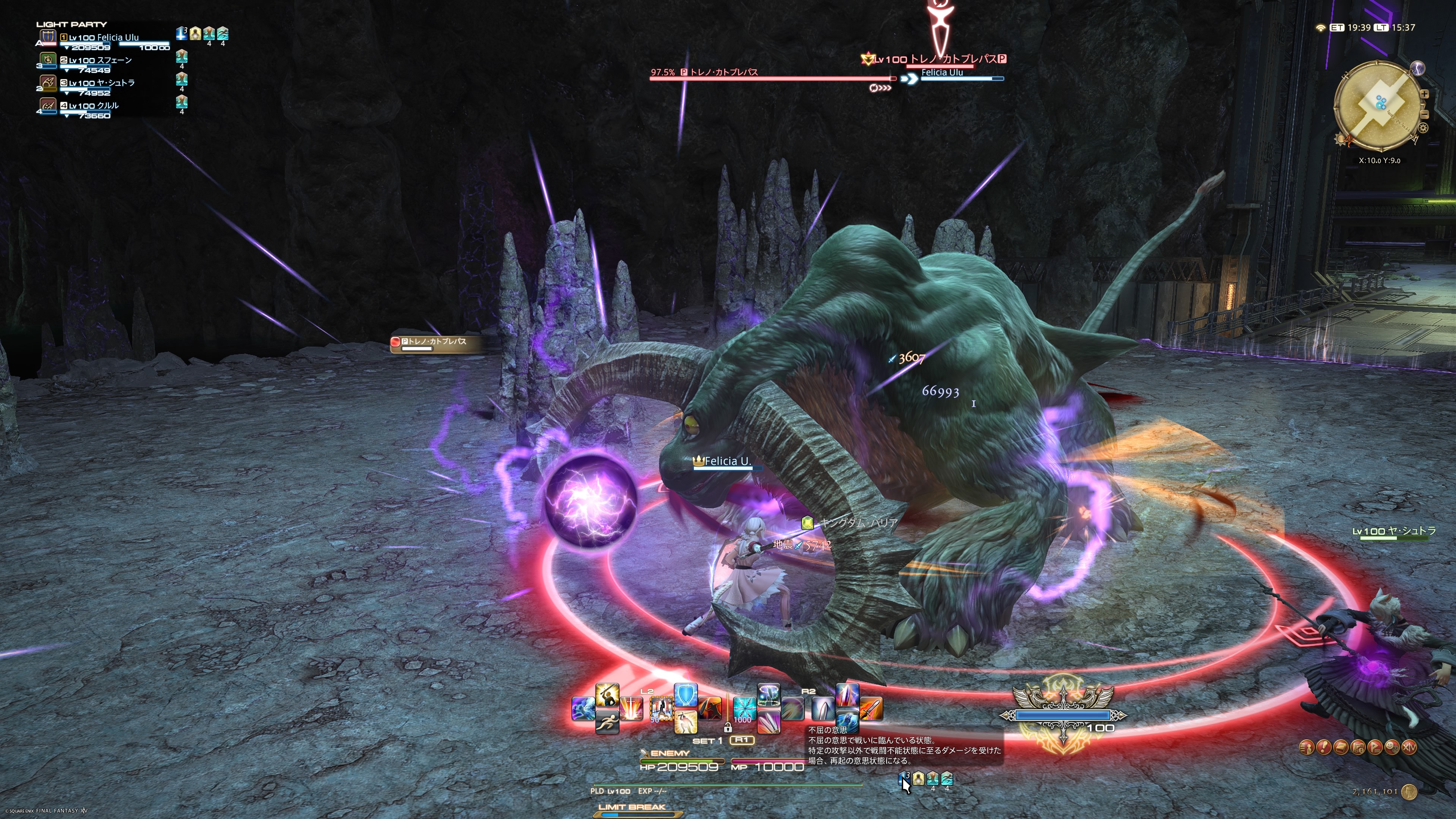Select party member クルル in party list

click(93, 106)
